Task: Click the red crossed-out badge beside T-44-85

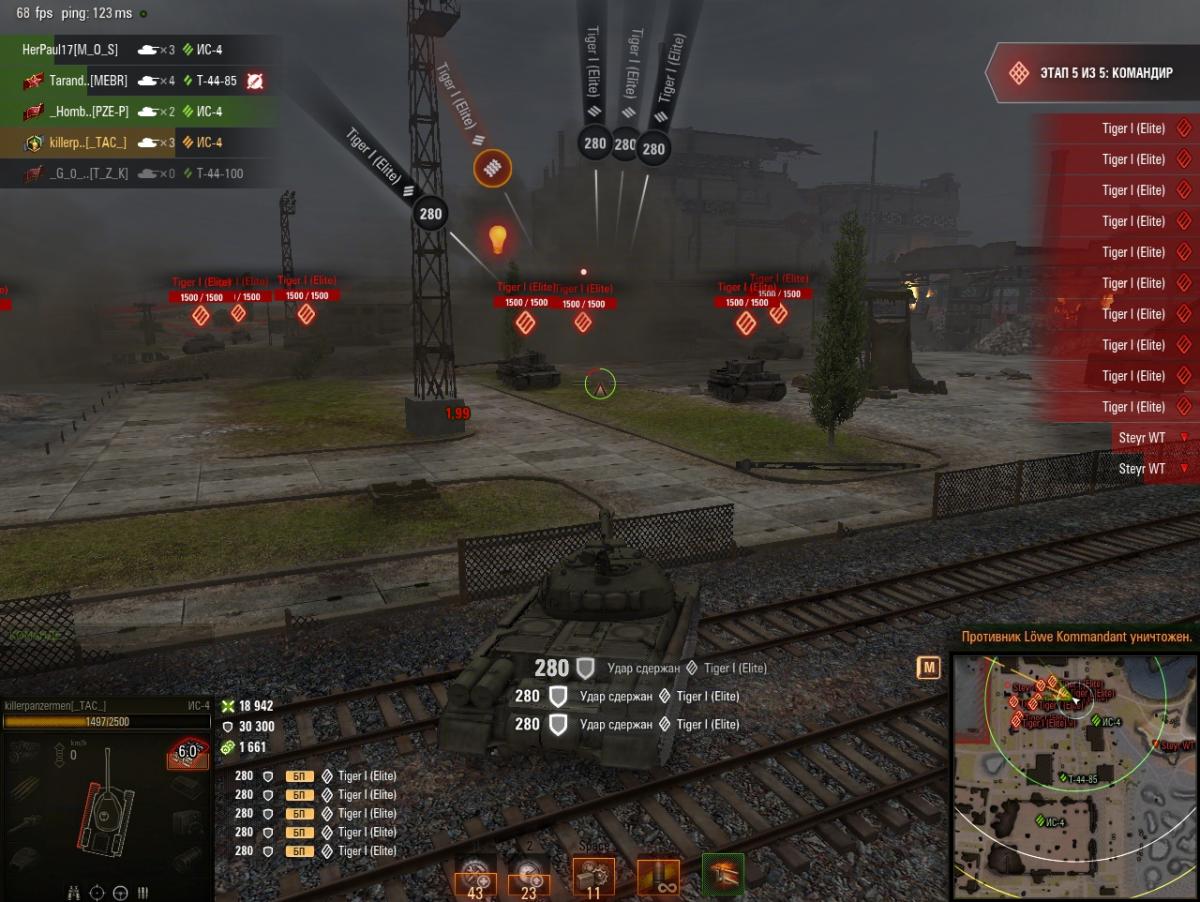Action: pos(255,81)
